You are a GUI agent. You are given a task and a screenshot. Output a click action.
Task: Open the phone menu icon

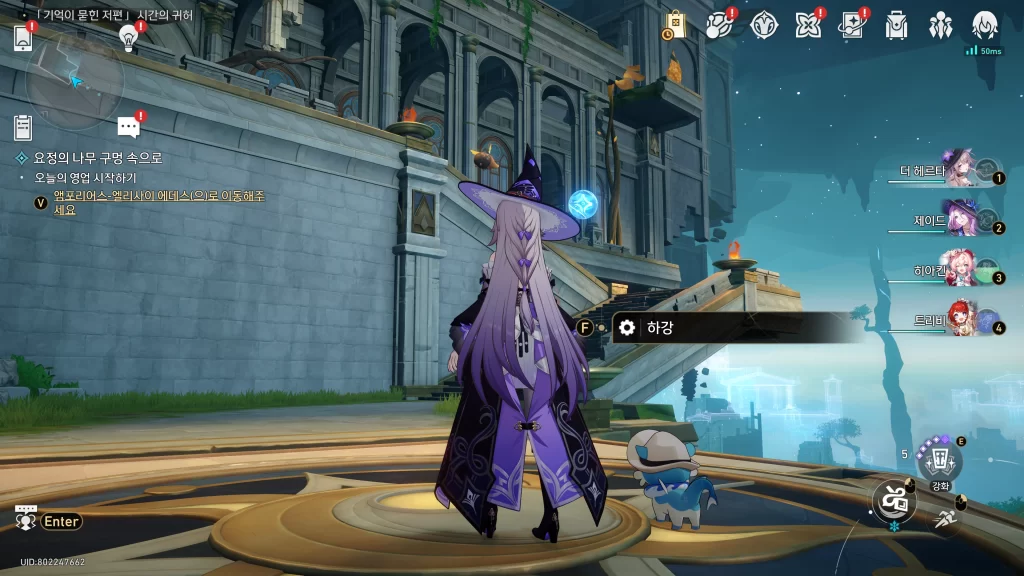(x=24, y=38)
